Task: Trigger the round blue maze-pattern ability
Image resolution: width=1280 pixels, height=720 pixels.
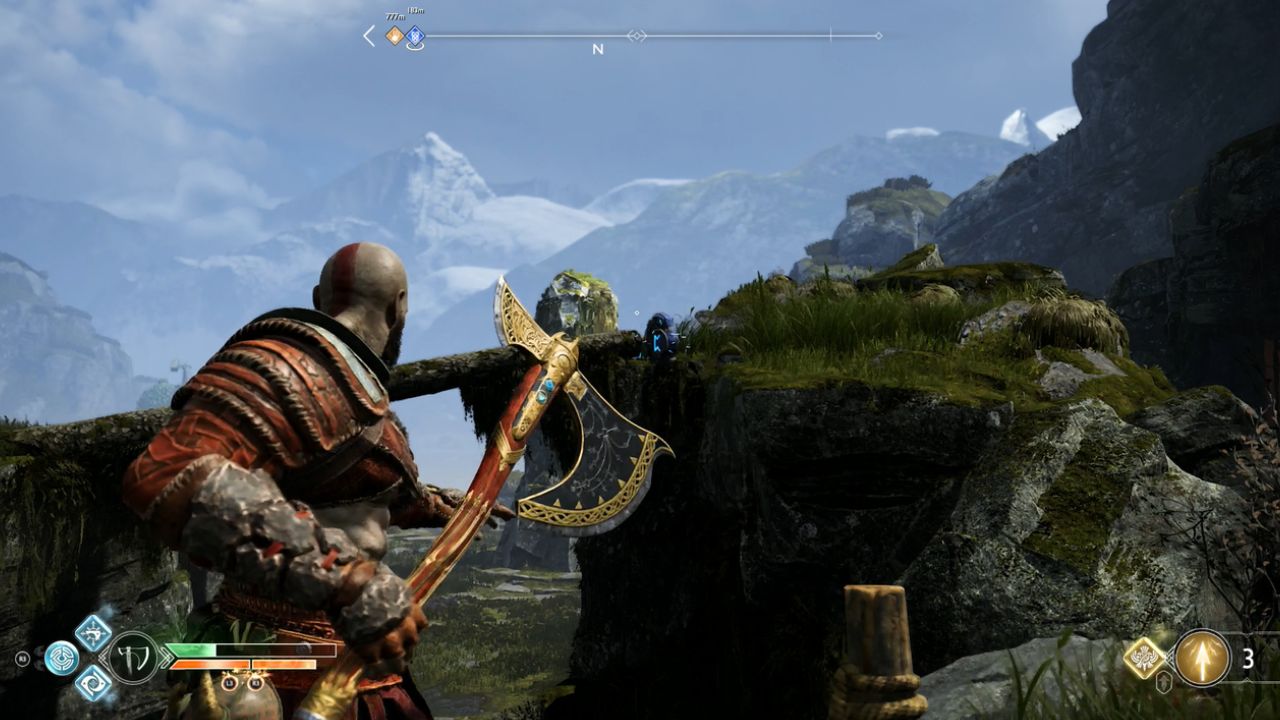Action: tap(61, 657)
